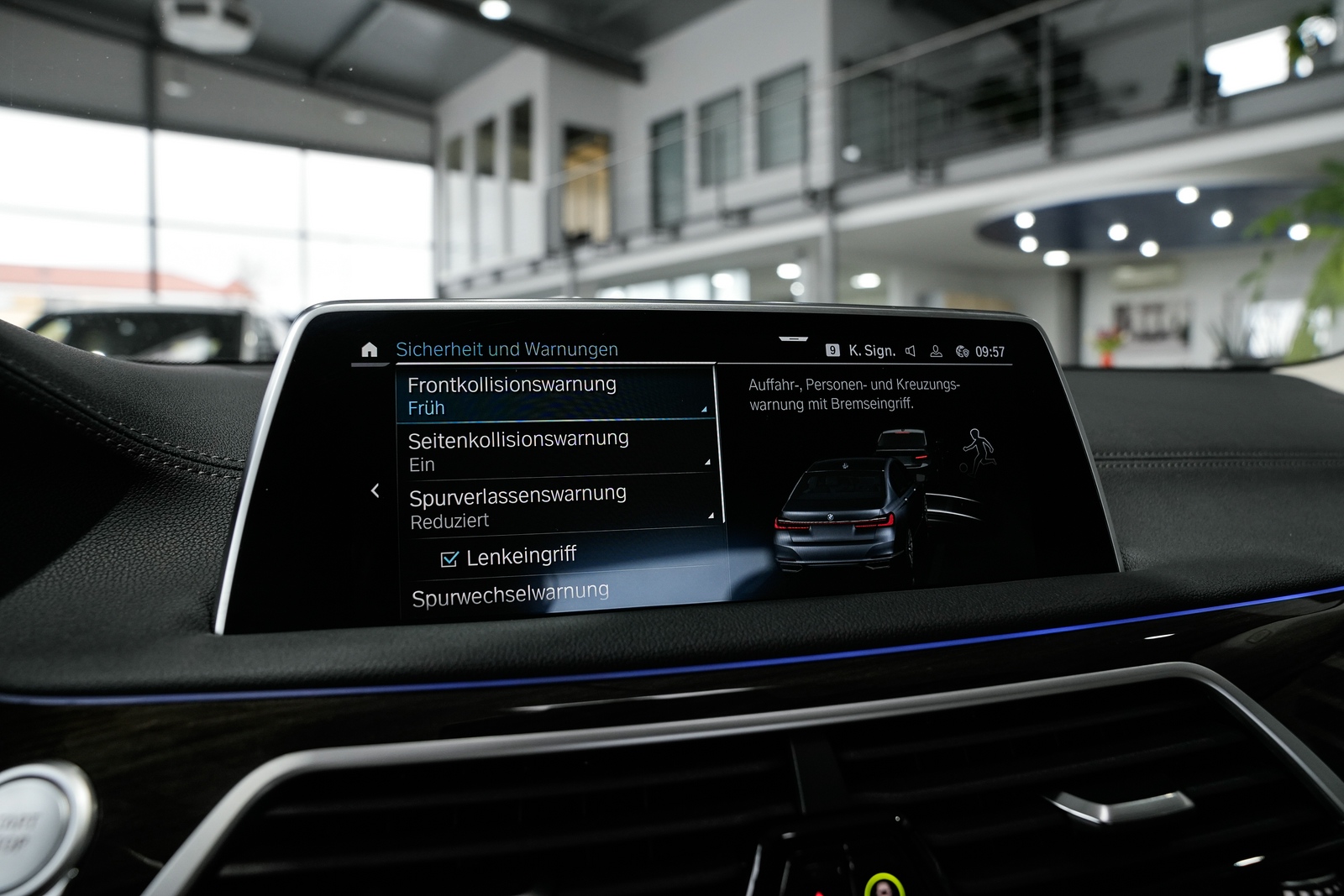The height and width of the screenshot is (896, 1344).
Task: Choose the Spurverlassenswarnung option
Action: point(559,507)
